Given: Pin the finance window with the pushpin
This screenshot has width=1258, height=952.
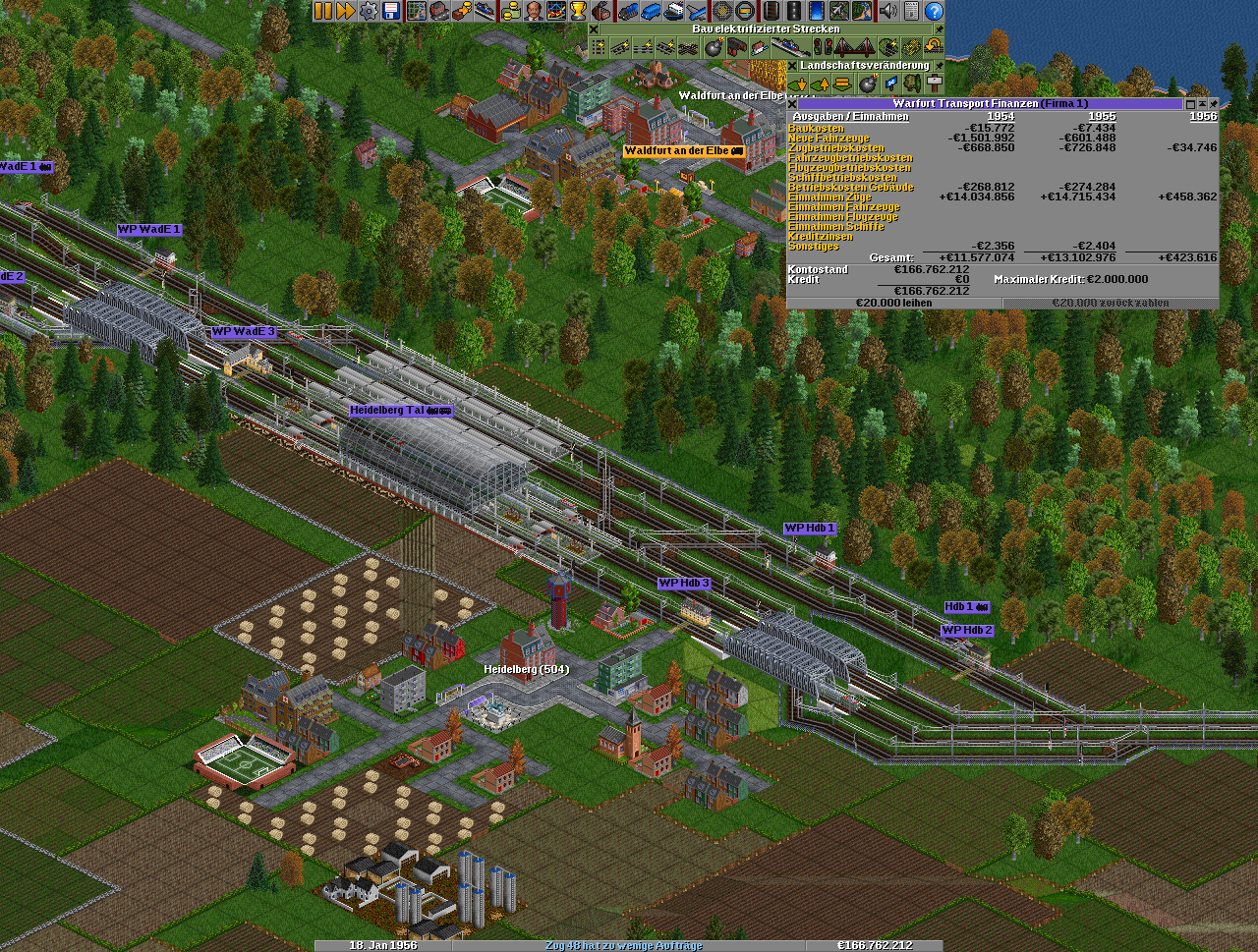Looking at the screenshot, I should click(x=1213, y=103).
